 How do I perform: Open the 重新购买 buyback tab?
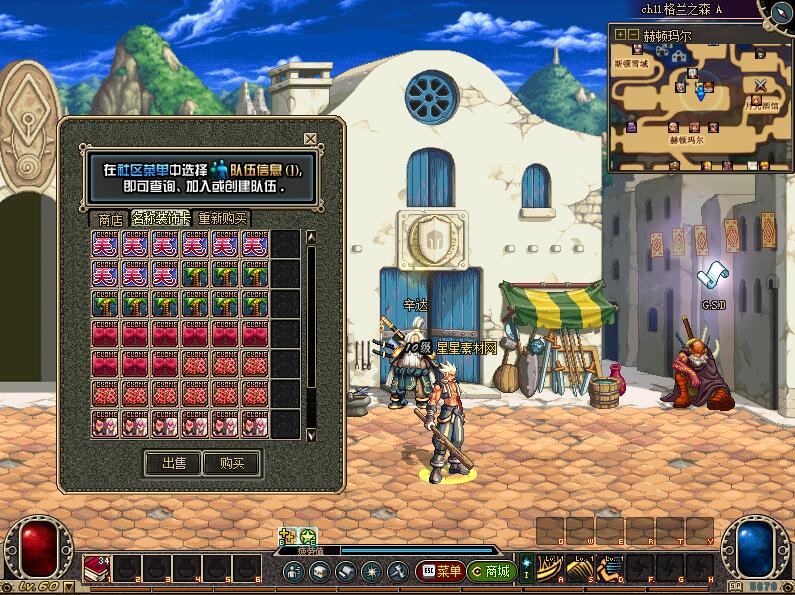tap(222, 219)
